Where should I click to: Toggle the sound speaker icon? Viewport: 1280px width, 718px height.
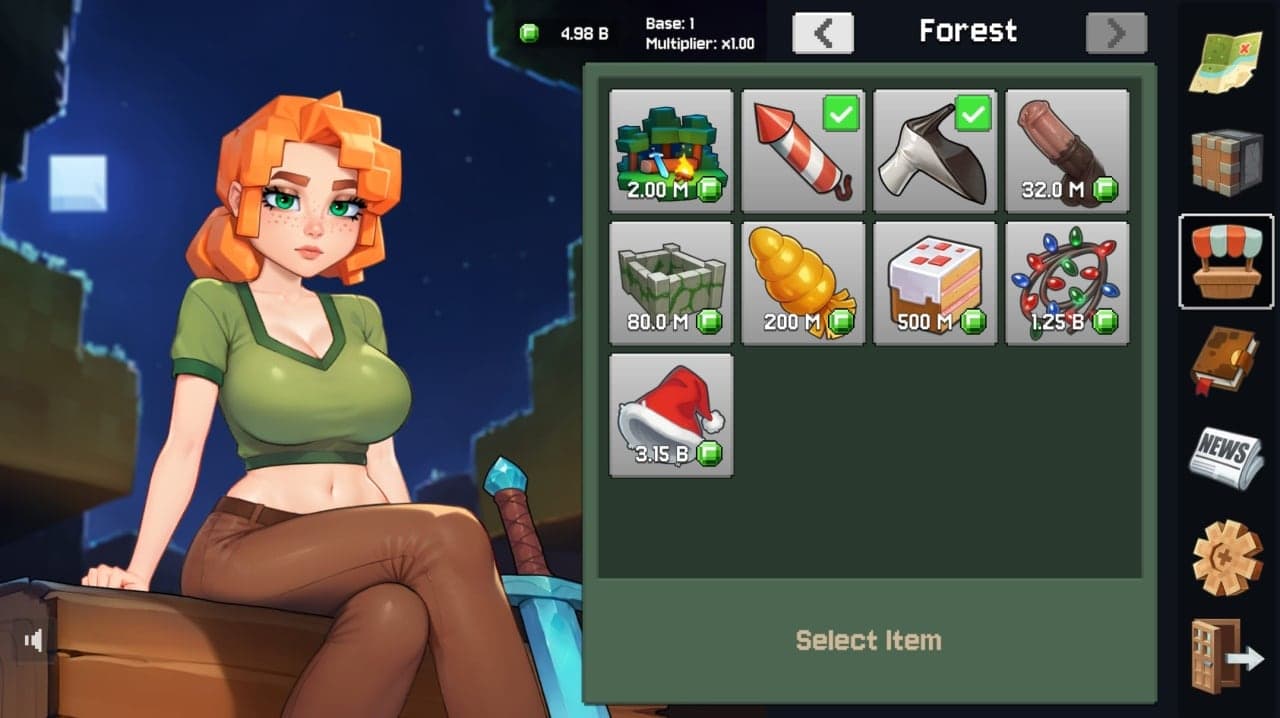pyautogui.click(x=34, y=640)
